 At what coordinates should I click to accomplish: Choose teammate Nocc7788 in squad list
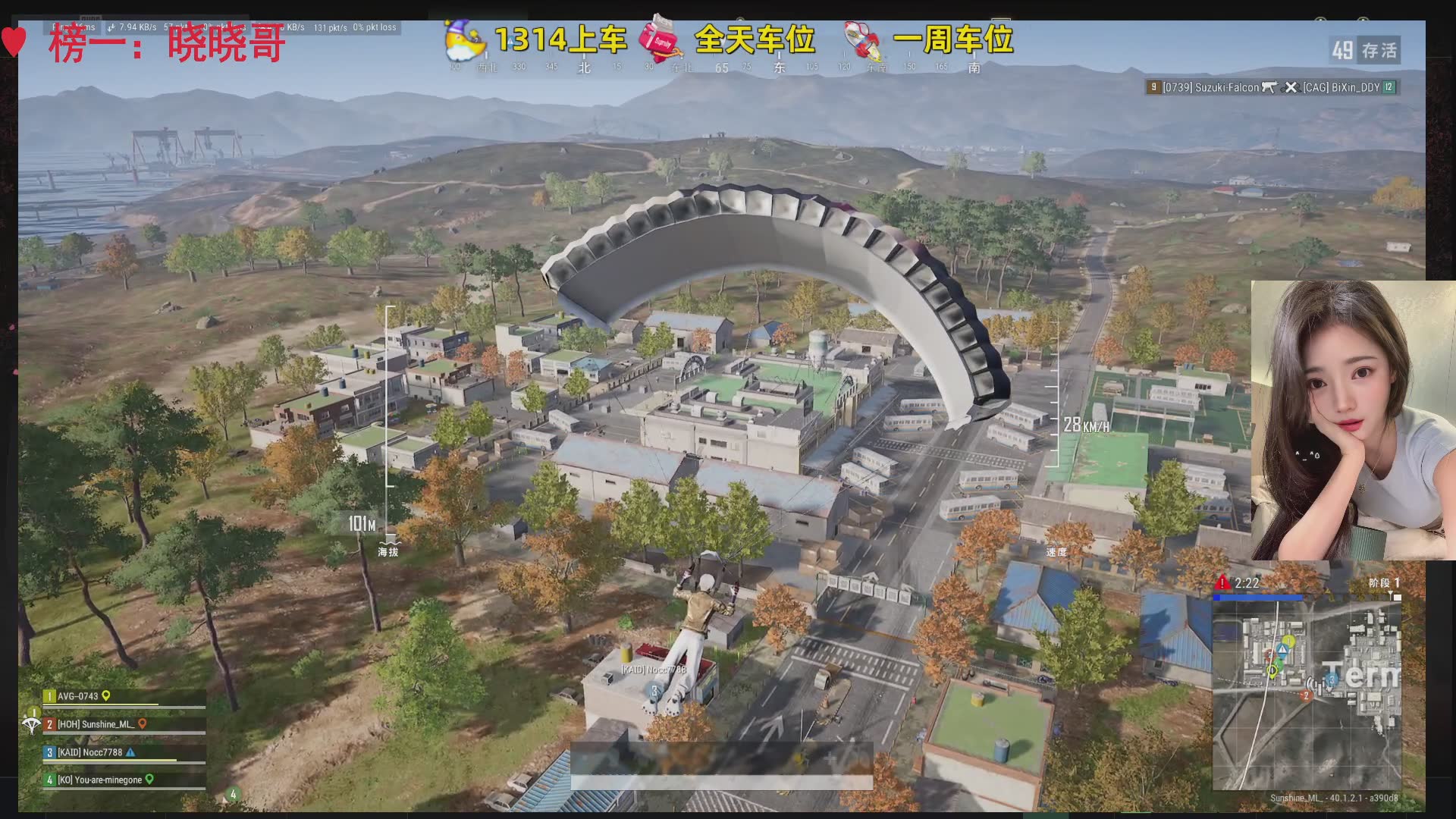[90, 752]
